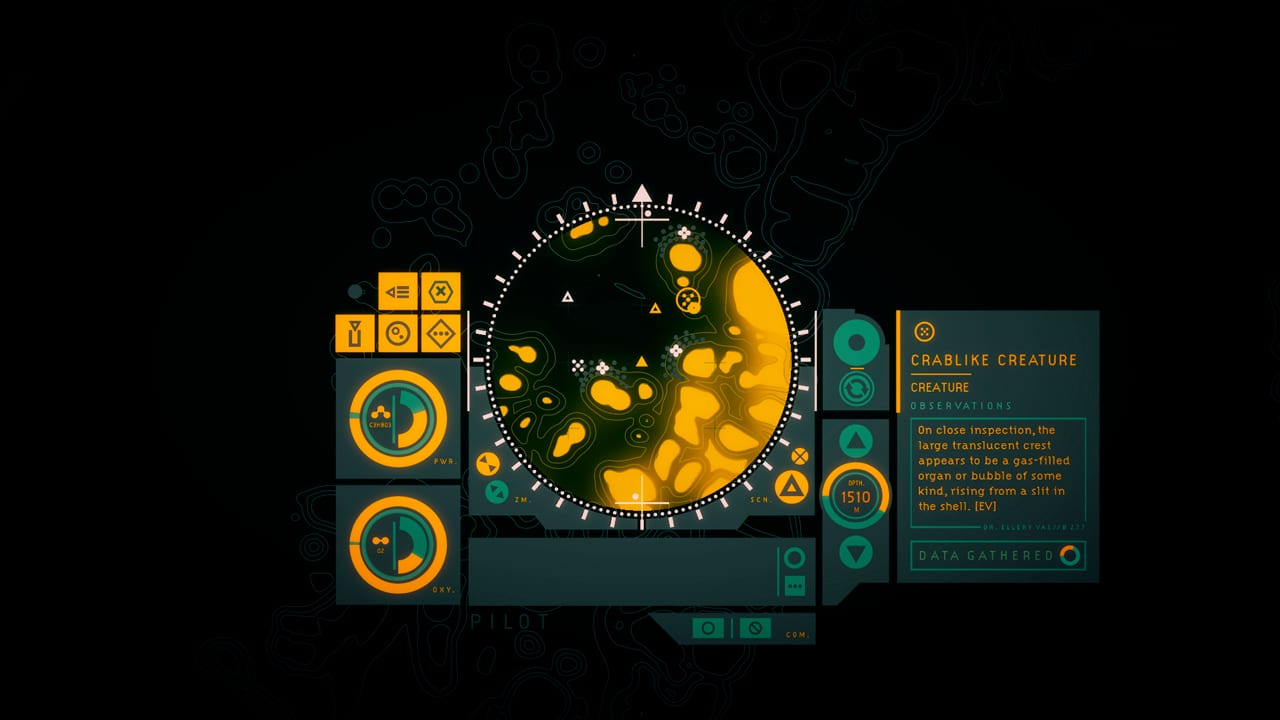Select the COM. crossed-out circle button

[x=755, y=628]
